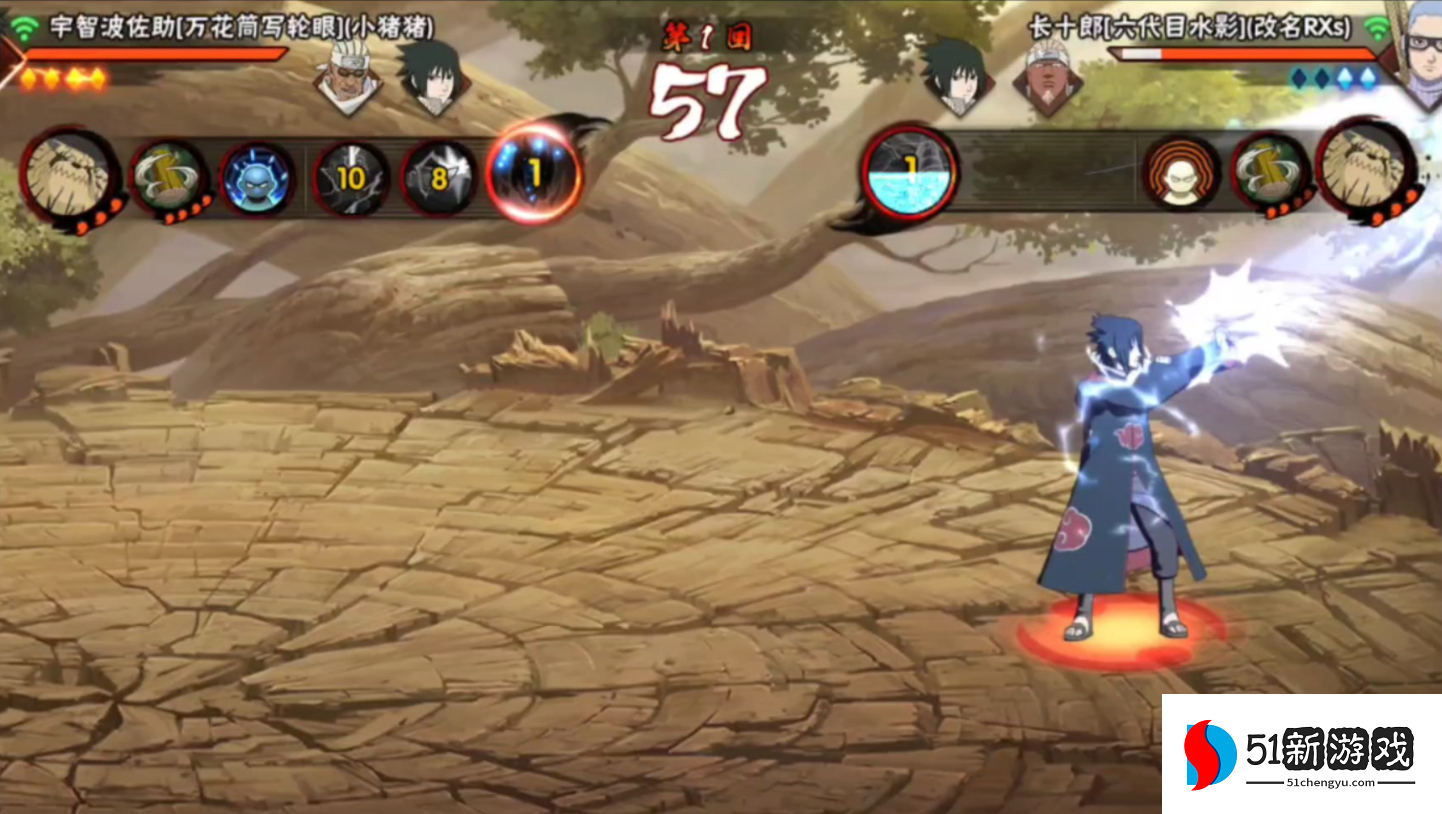Tap the water-filled skill icon showing 1

pyautogui.click(x=909, y=171)
